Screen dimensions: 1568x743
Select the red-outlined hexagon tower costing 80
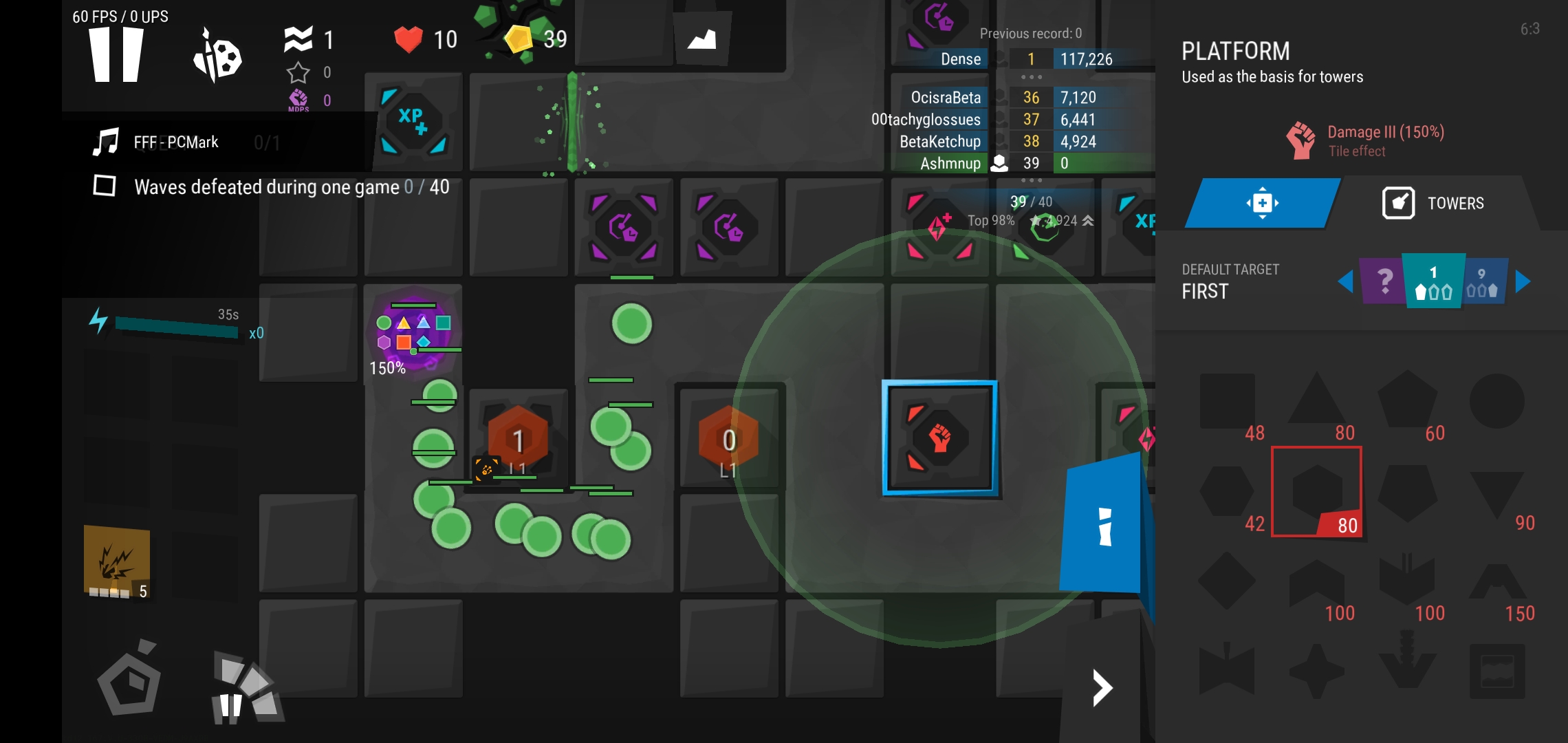point(1316,491)
